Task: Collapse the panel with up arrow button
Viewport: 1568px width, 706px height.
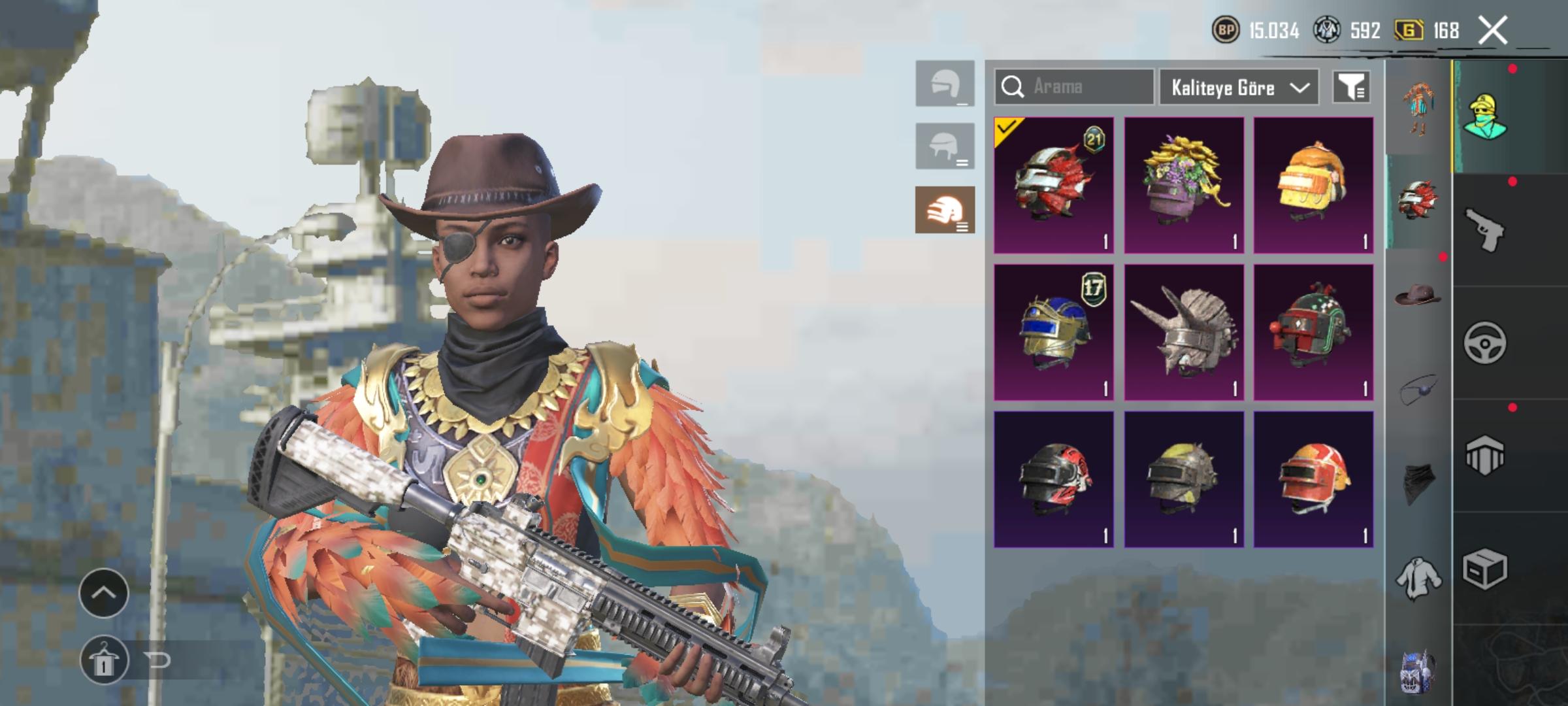Action: click(x=103, y=593)
